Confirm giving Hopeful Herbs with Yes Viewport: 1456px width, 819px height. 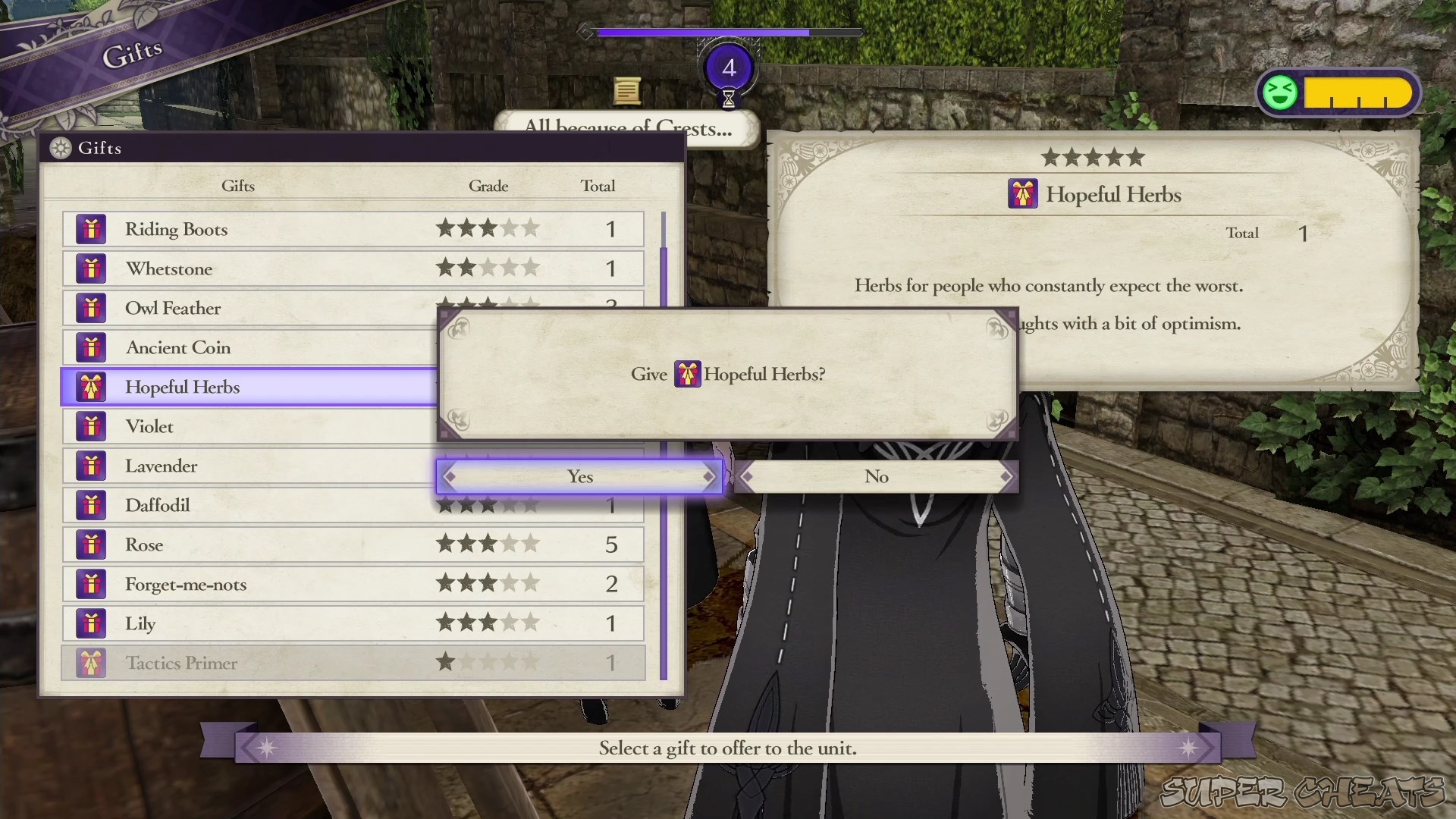coord(579,476)
